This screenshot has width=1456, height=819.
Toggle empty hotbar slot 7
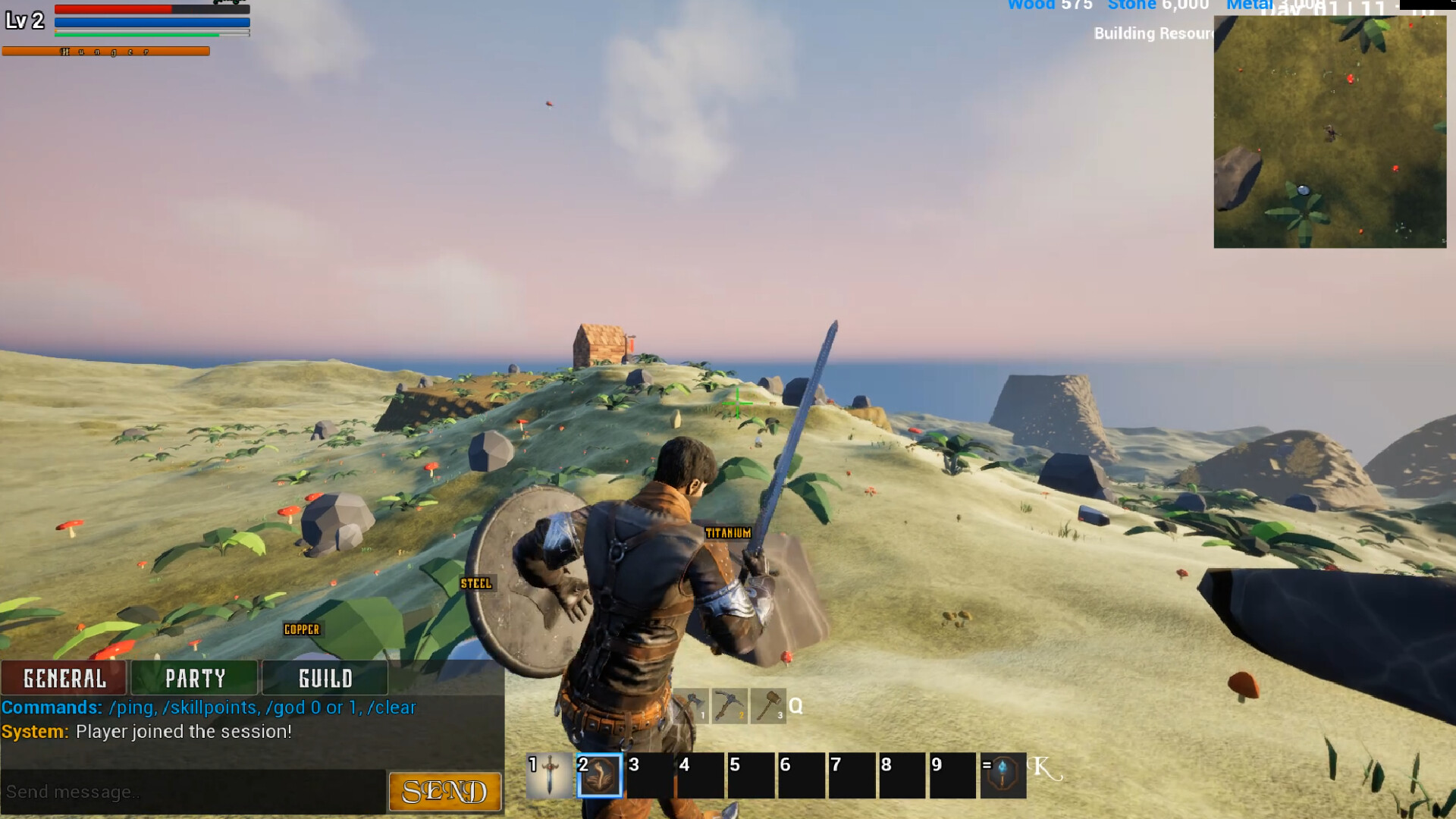click(x=852, y=776)
